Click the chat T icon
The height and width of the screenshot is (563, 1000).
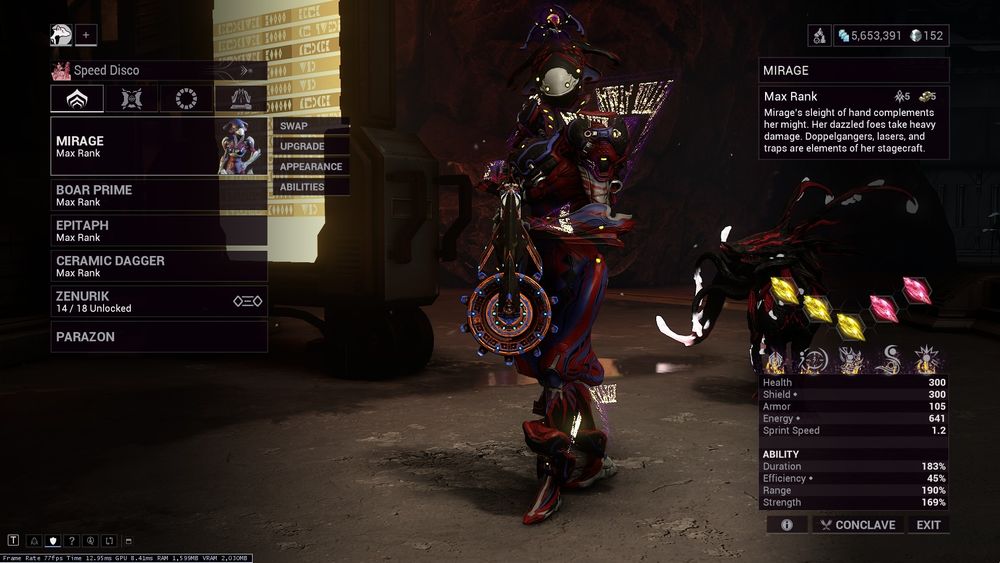pyautogui.click(x=14, y=541)
